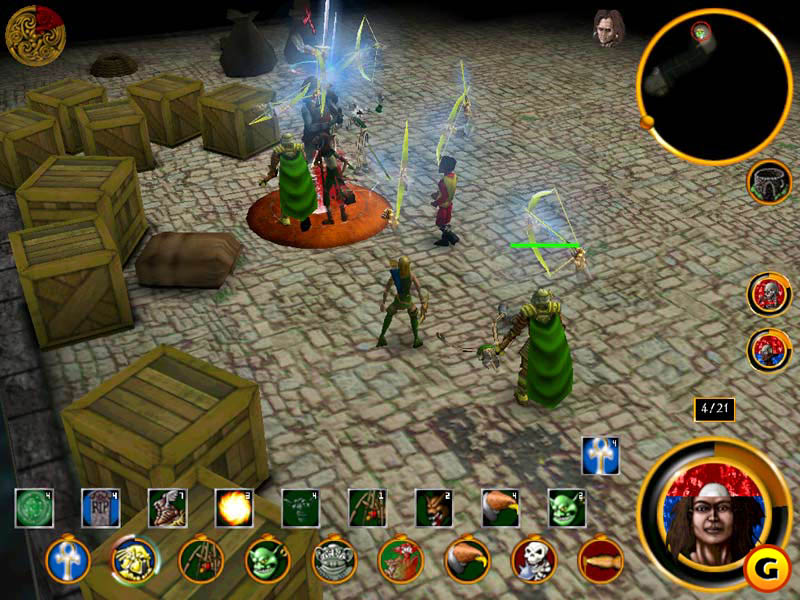Choose the round green goblin medallion
The height and width of the screenshot is (600, 800).
pyautogui.click(x=268, y=560)
